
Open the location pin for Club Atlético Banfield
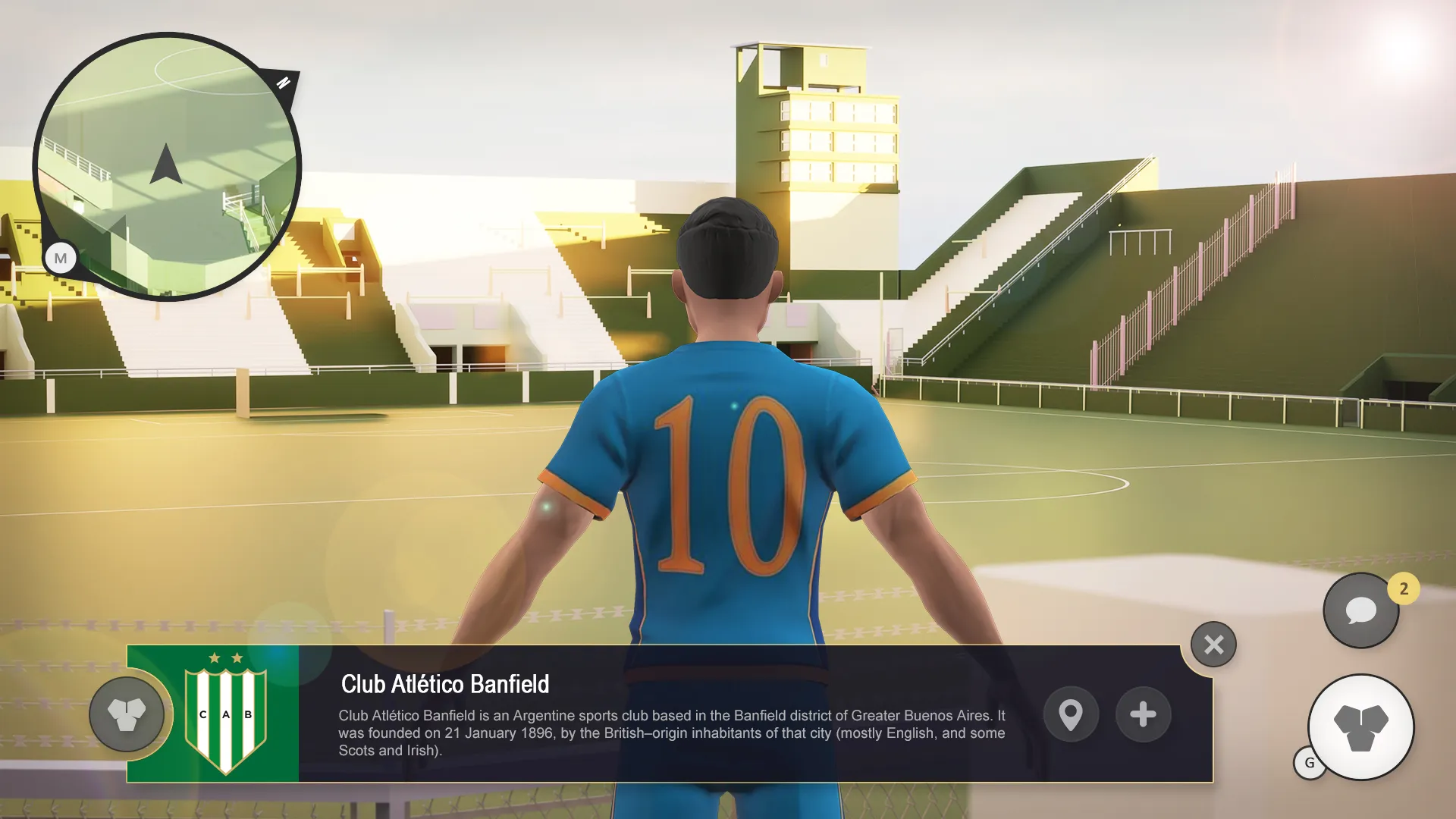[x=1071, y=714]
